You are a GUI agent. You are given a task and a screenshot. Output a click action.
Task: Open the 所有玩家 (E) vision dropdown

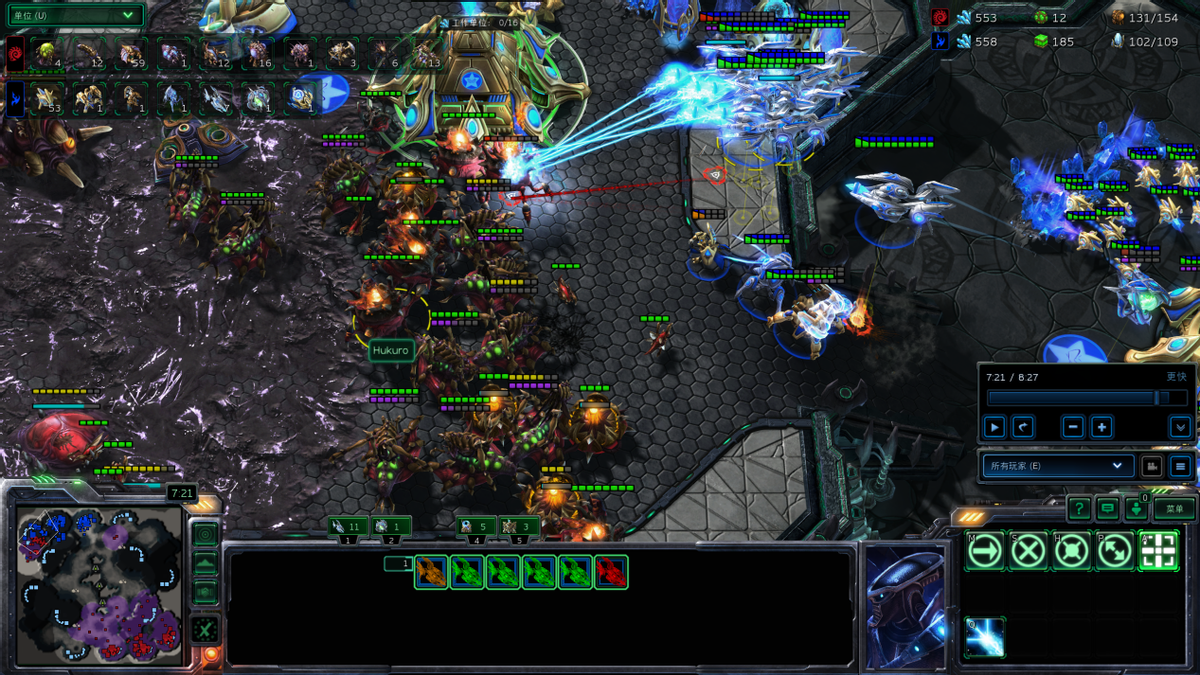pyautogui.click(x=1056, y=466)
